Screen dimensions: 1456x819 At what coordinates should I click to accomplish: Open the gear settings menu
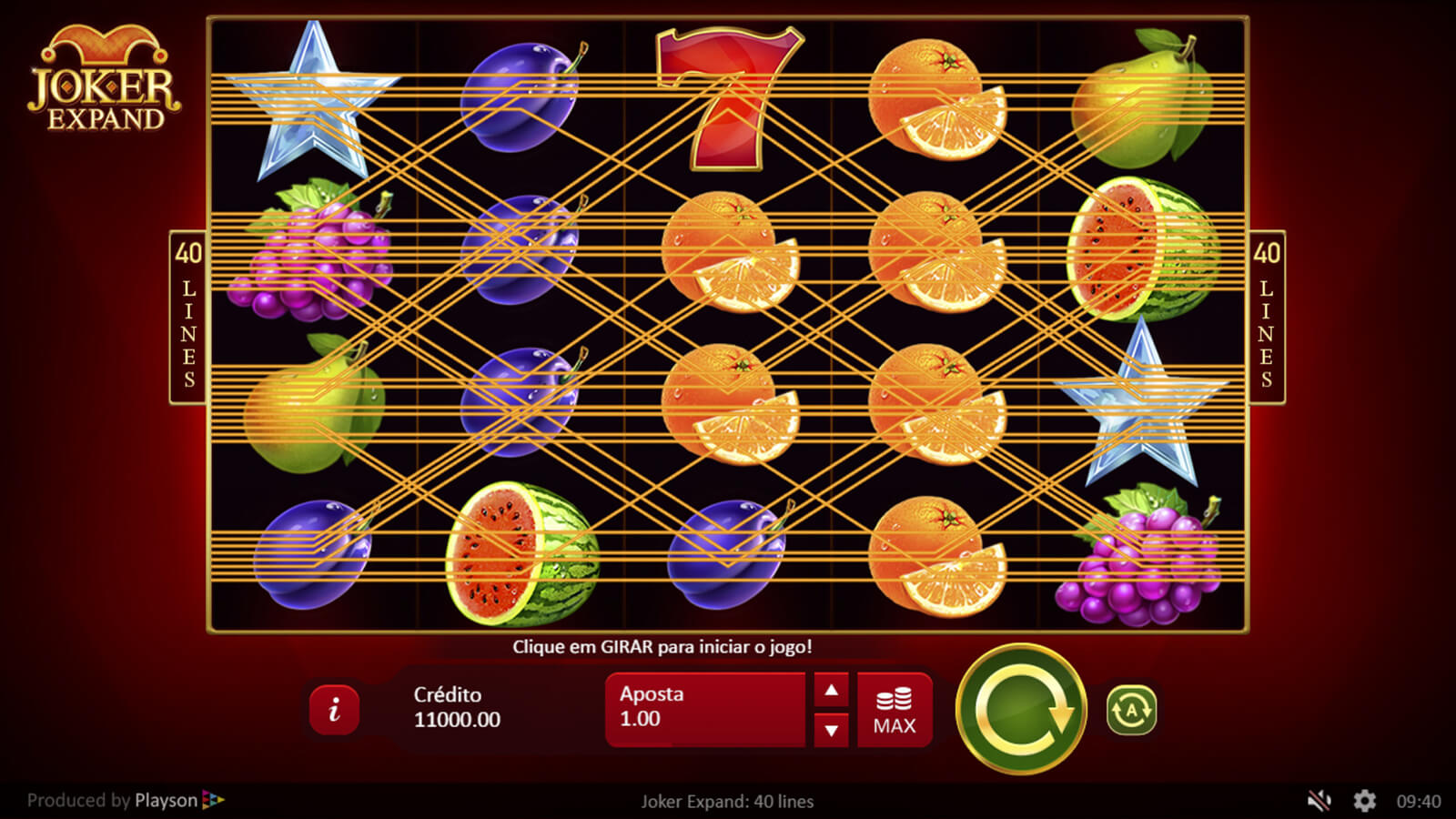click(x=1364, y=801)
